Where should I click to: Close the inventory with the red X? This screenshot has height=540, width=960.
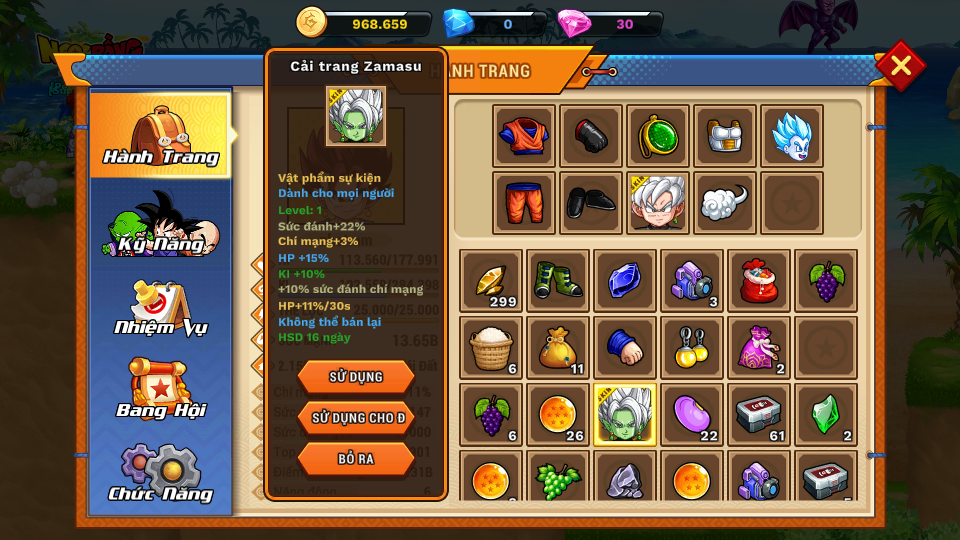tap(900, 66)
